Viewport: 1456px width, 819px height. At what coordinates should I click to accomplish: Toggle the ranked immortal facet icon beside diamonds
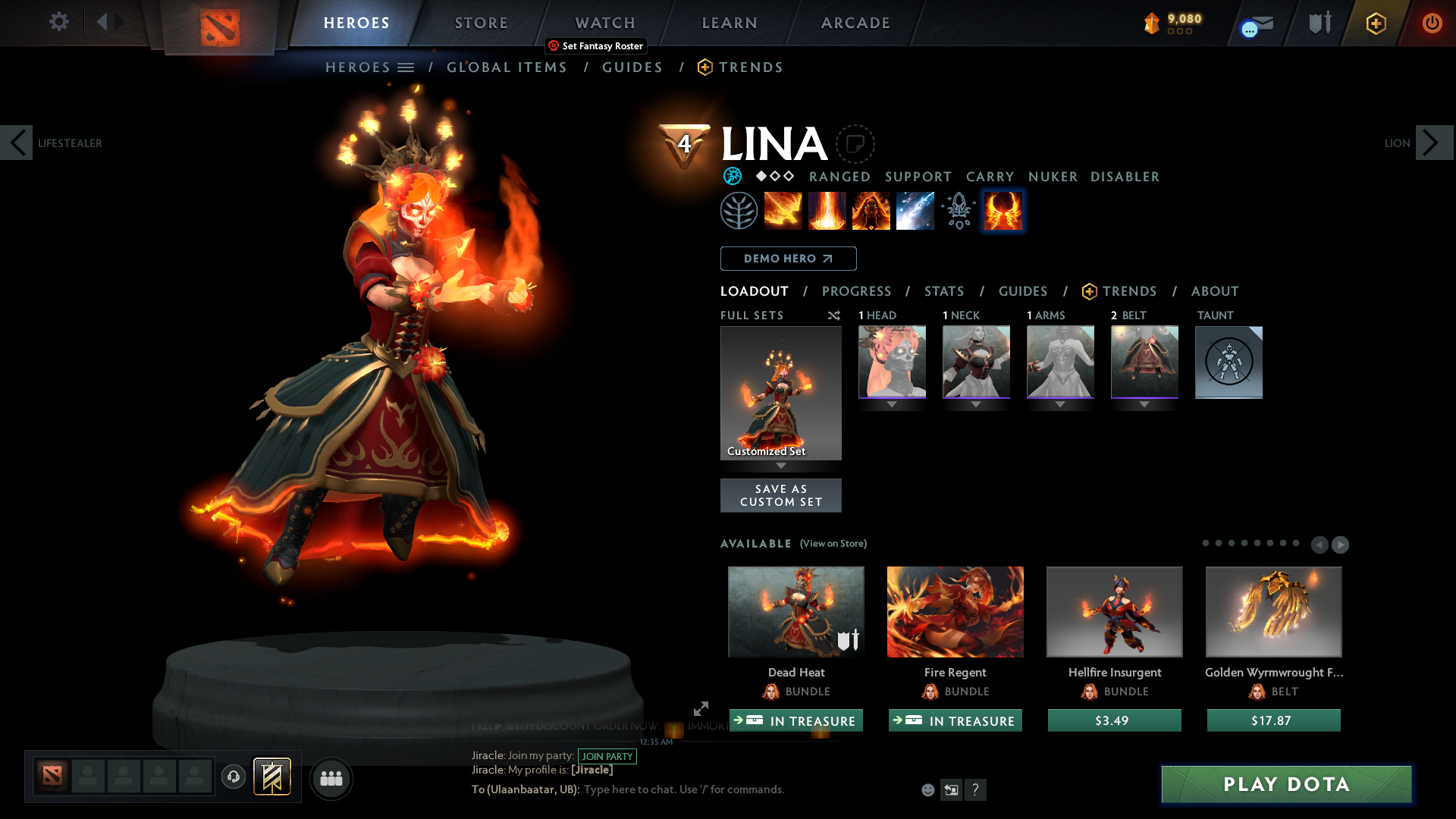[732, 177]
